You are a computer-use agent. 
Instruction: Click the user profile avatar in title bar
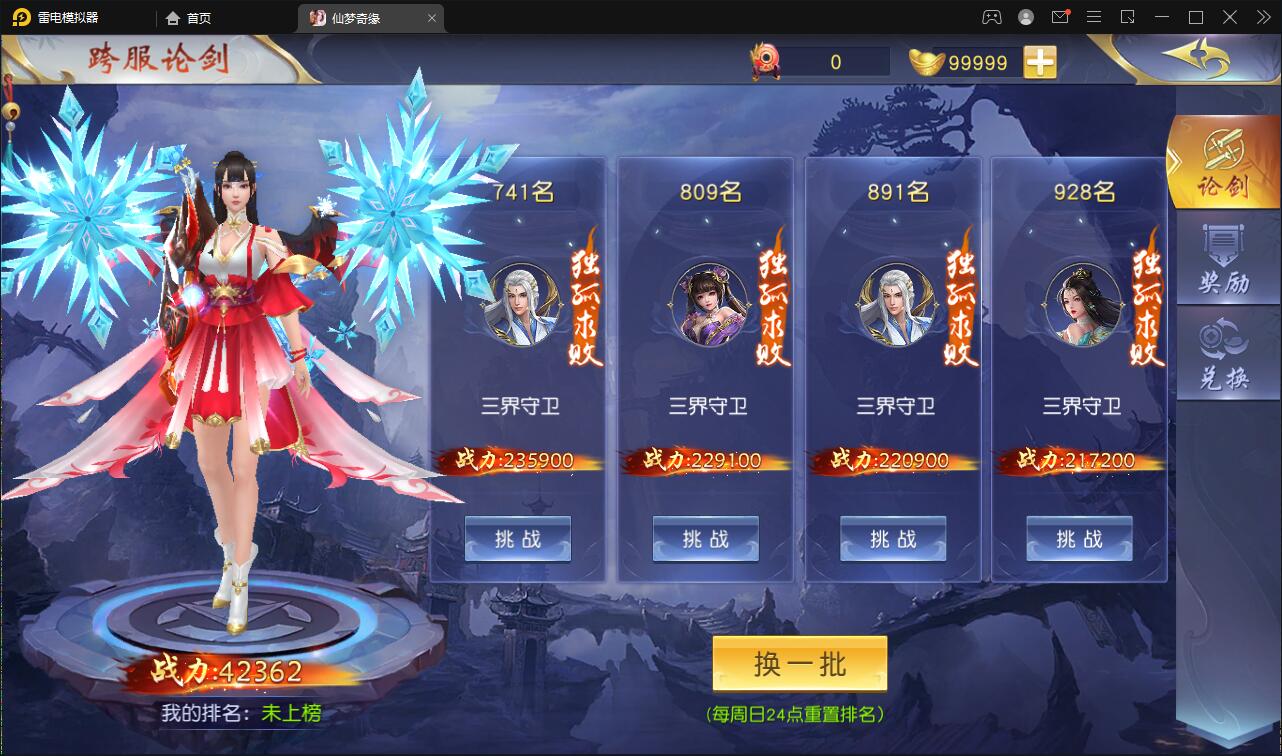coord(1024,17)
